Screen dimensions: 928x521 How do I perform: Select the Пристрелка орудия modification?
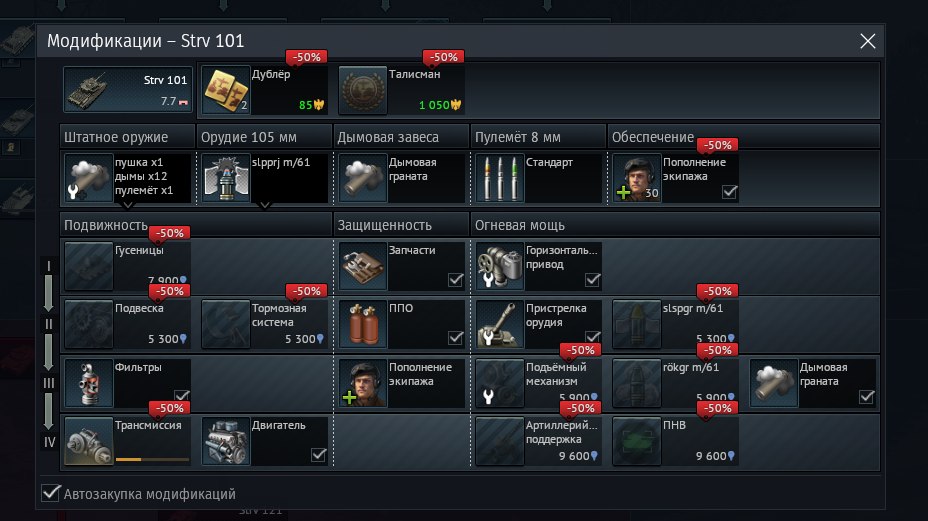click(538, 323)
